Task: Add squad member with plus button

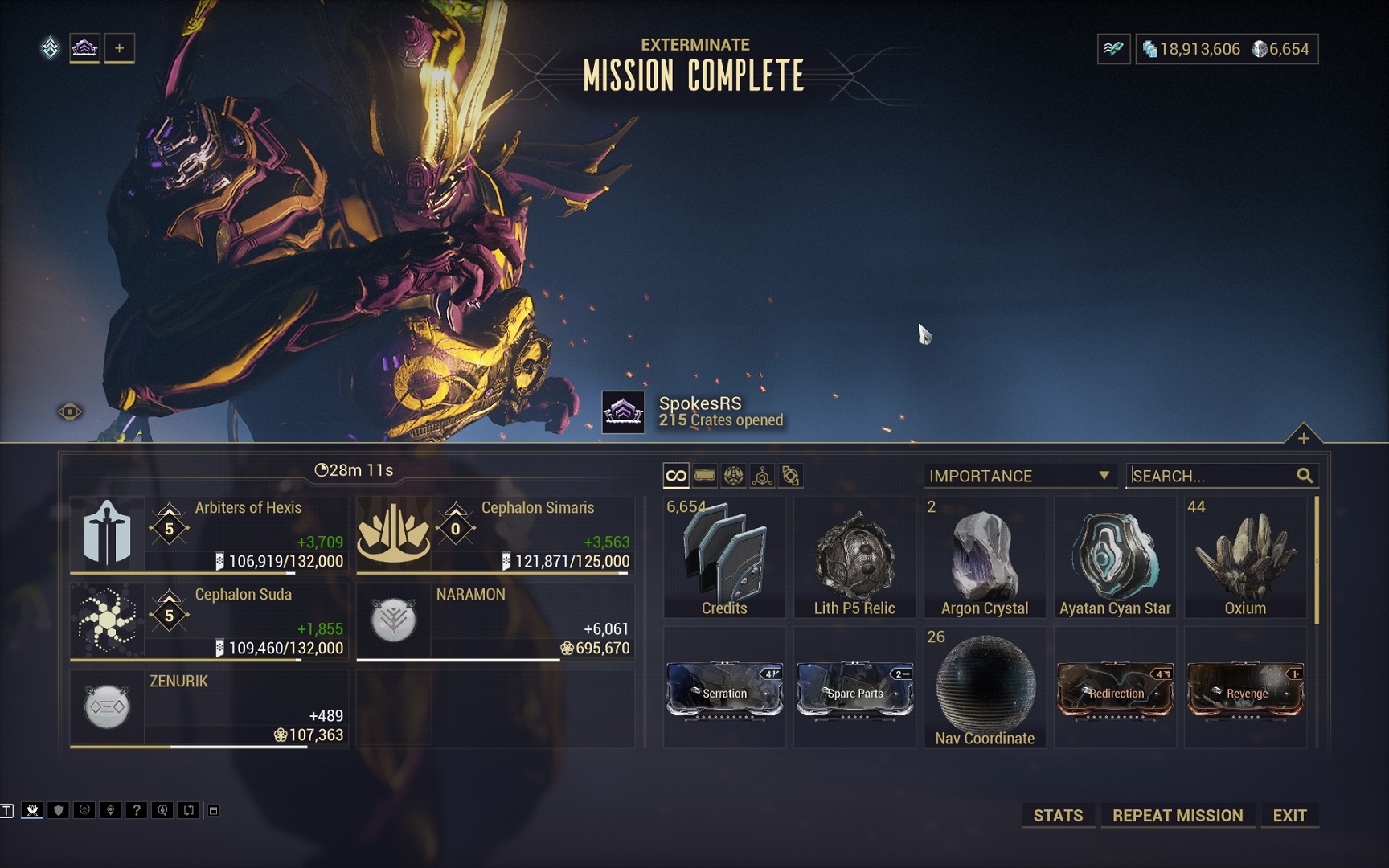Action: pos(119,48)
